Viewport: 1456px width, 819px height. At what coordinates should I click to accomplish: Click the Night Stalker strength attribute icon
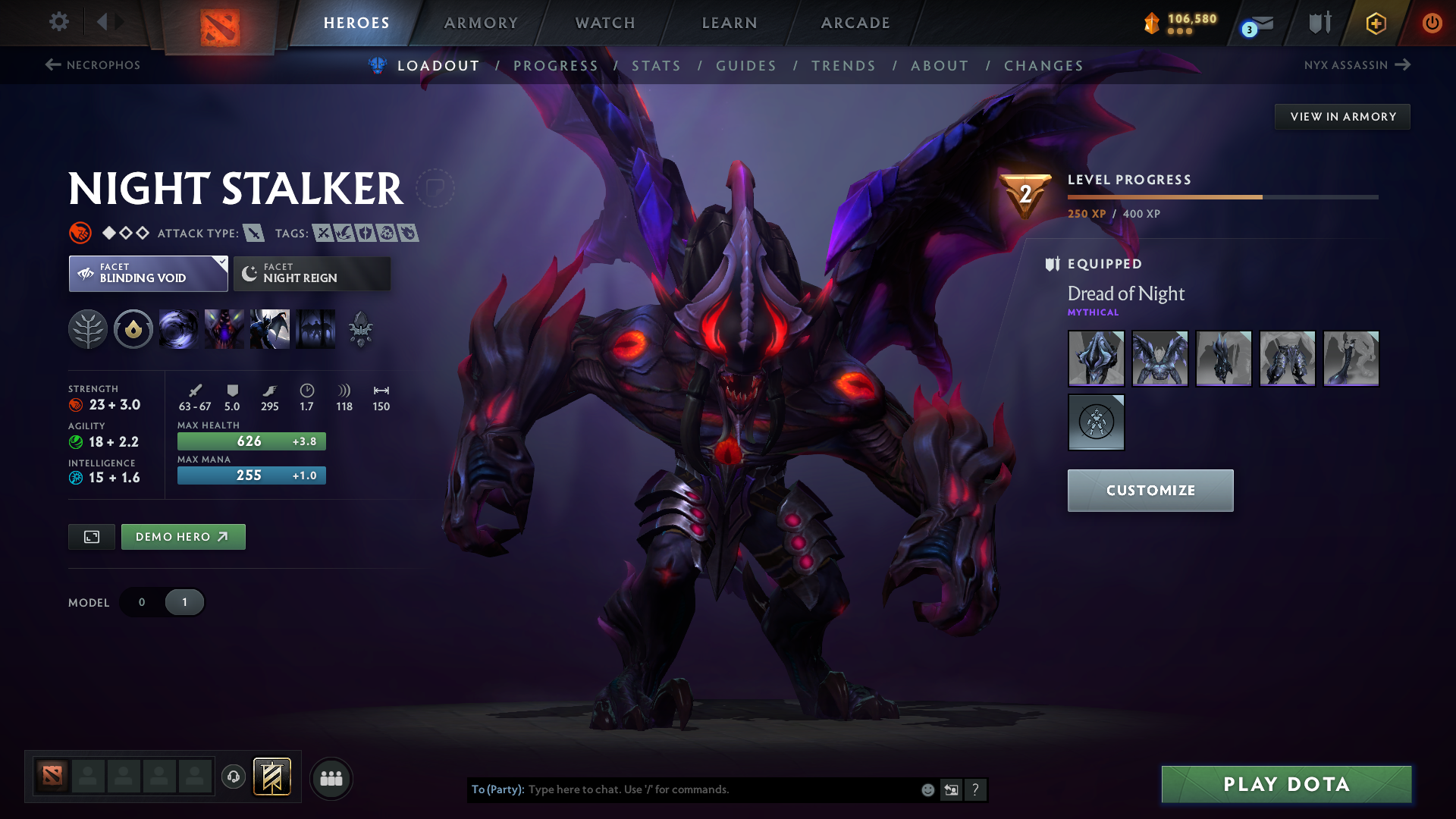point(77,404)
